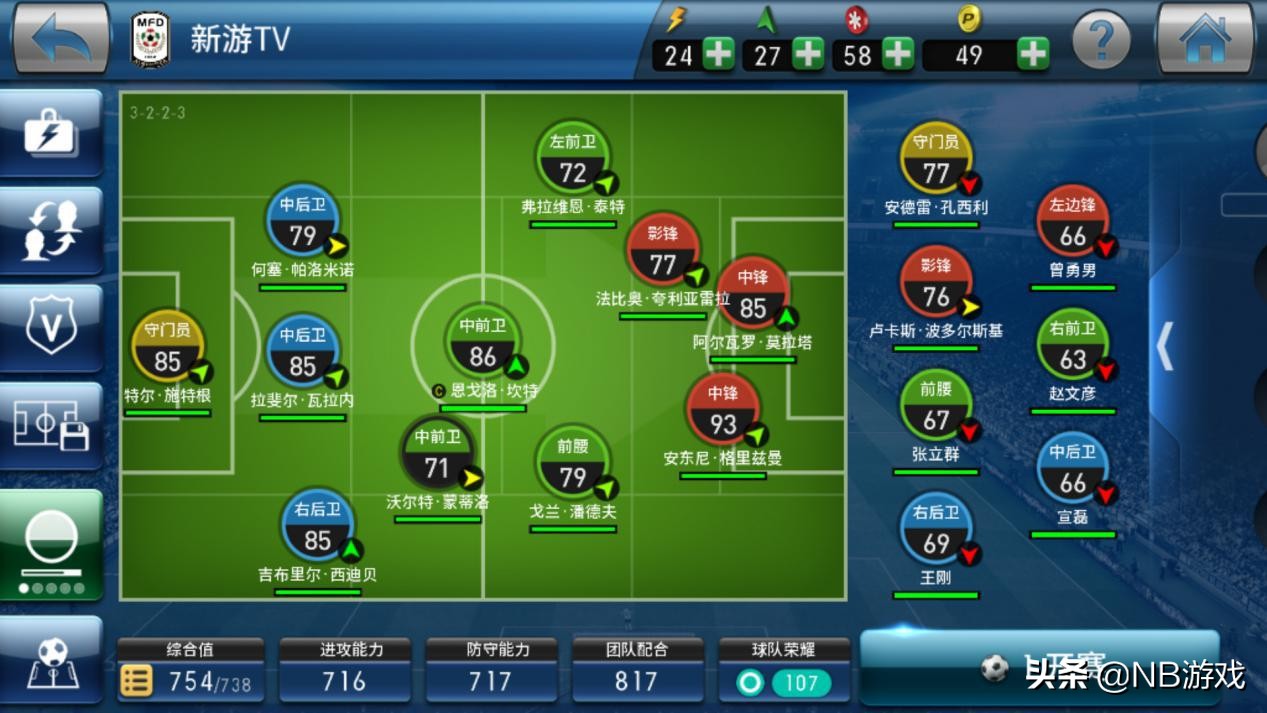The height and width of the screenshot is (713, 1267).
Task: Add gold P coins with plus
Action: [1032, 54]
